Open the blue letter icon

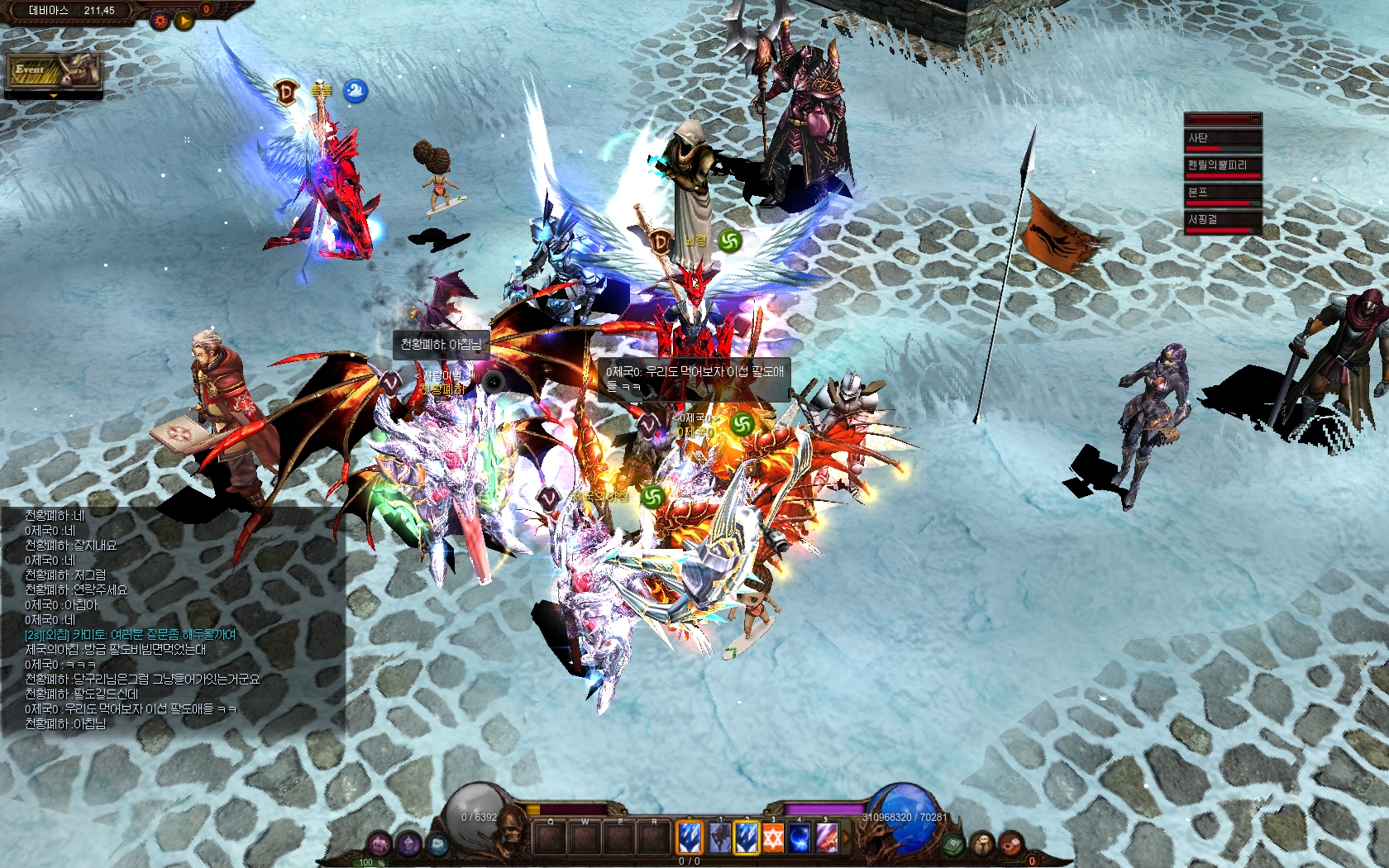tap(437, 844)
